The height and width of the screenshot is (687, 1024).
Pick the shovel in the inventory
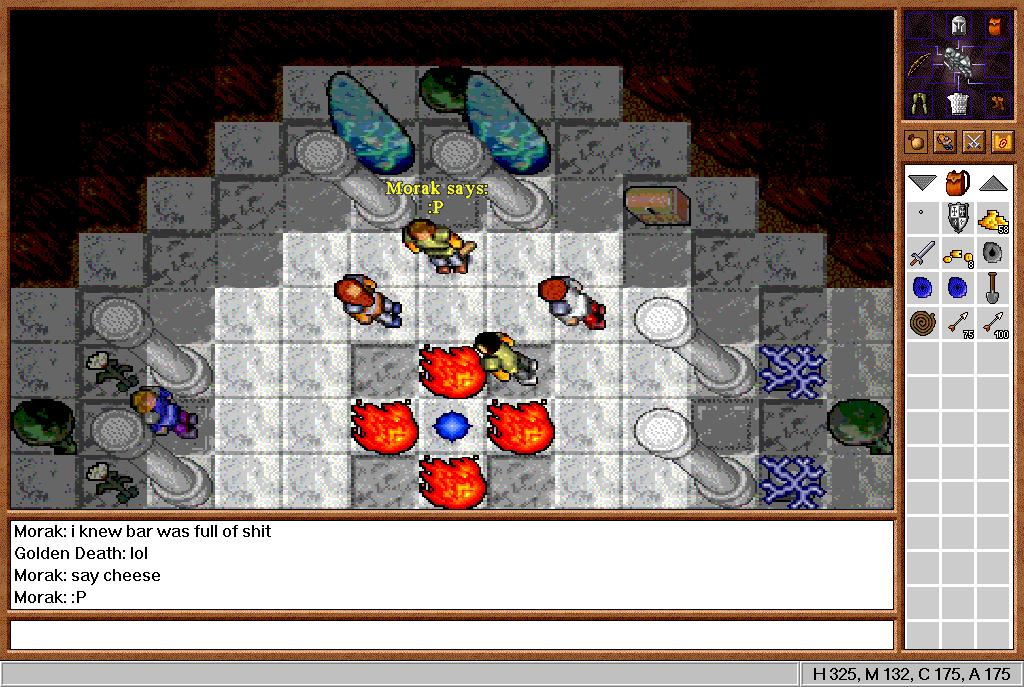(993, 288)
